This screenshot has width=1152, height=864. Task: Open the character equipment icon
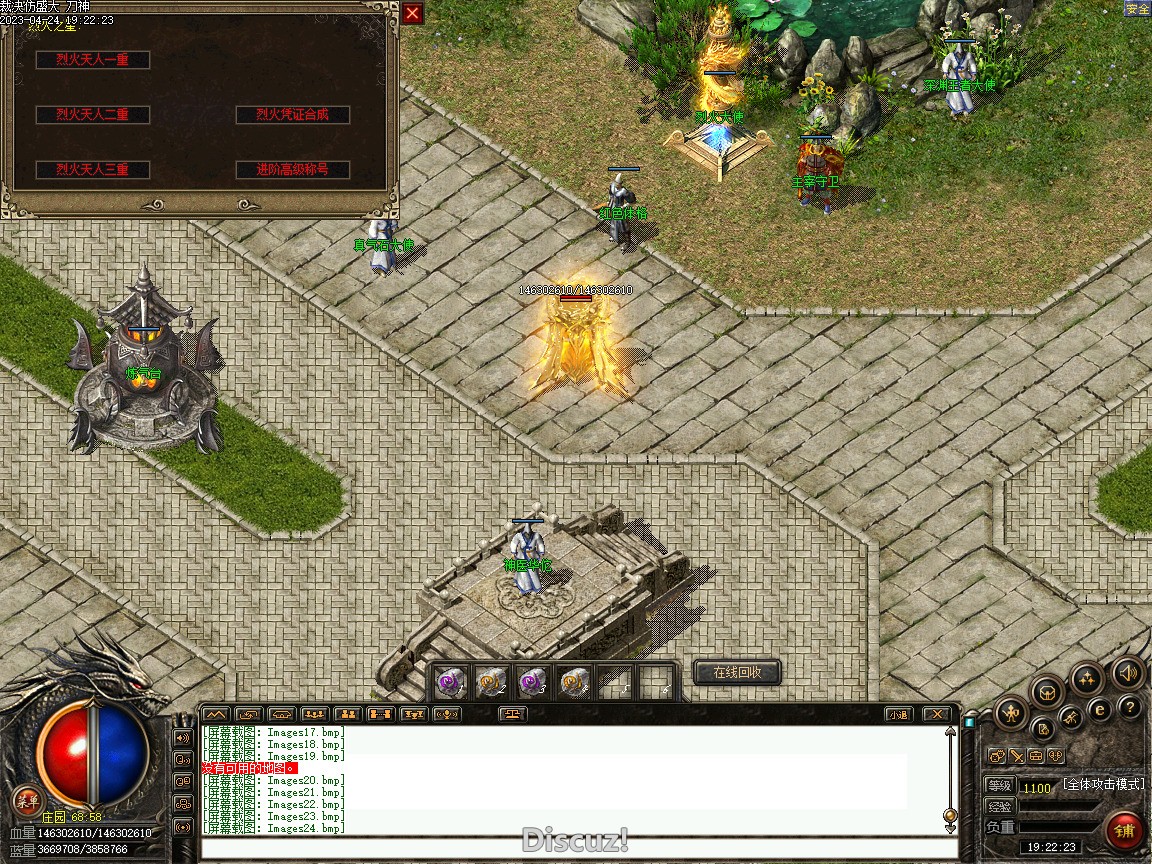[1011, 714]
